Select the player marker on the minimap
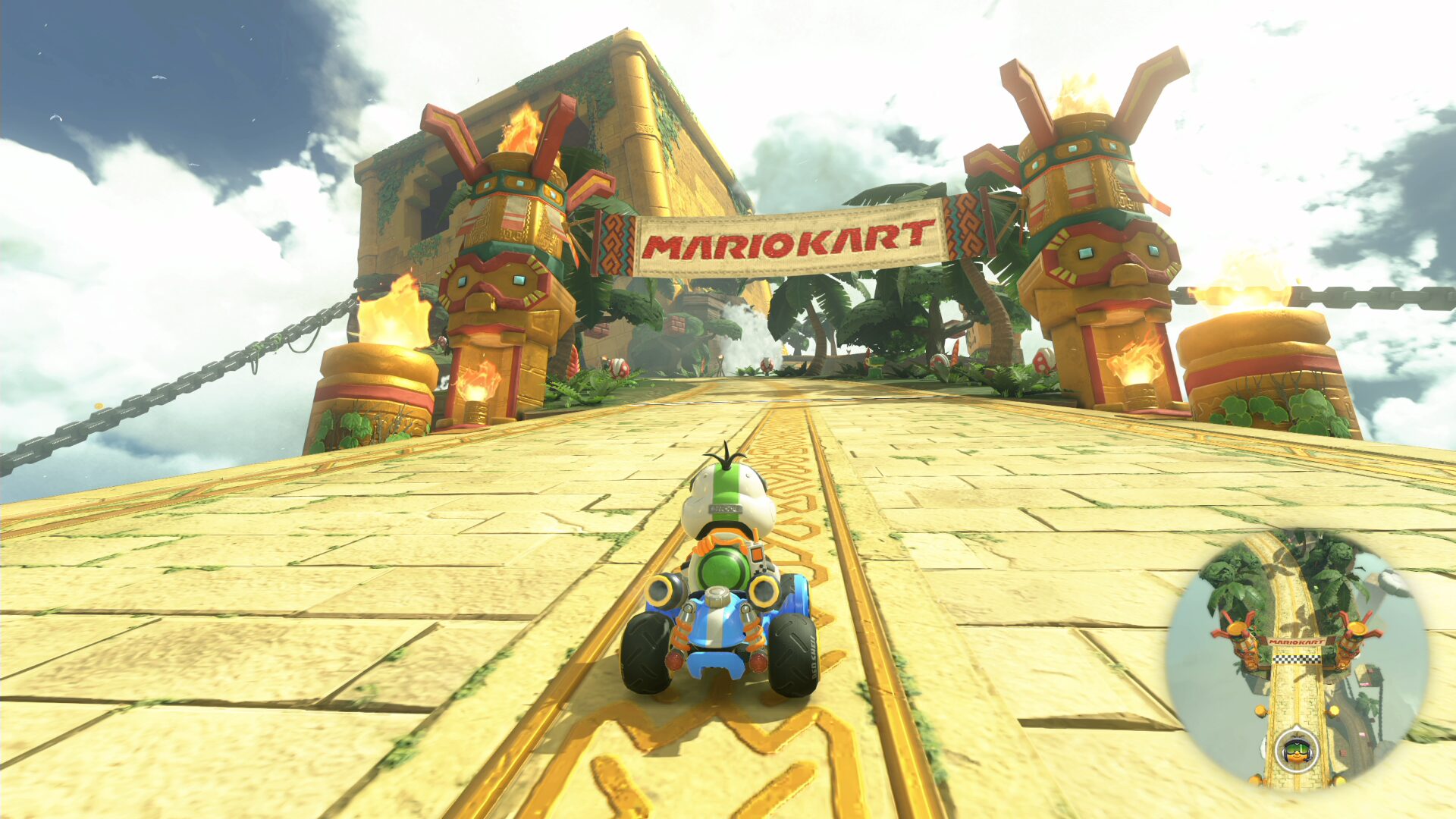The image size is (1456, 819). click(x=1296, y=751)
